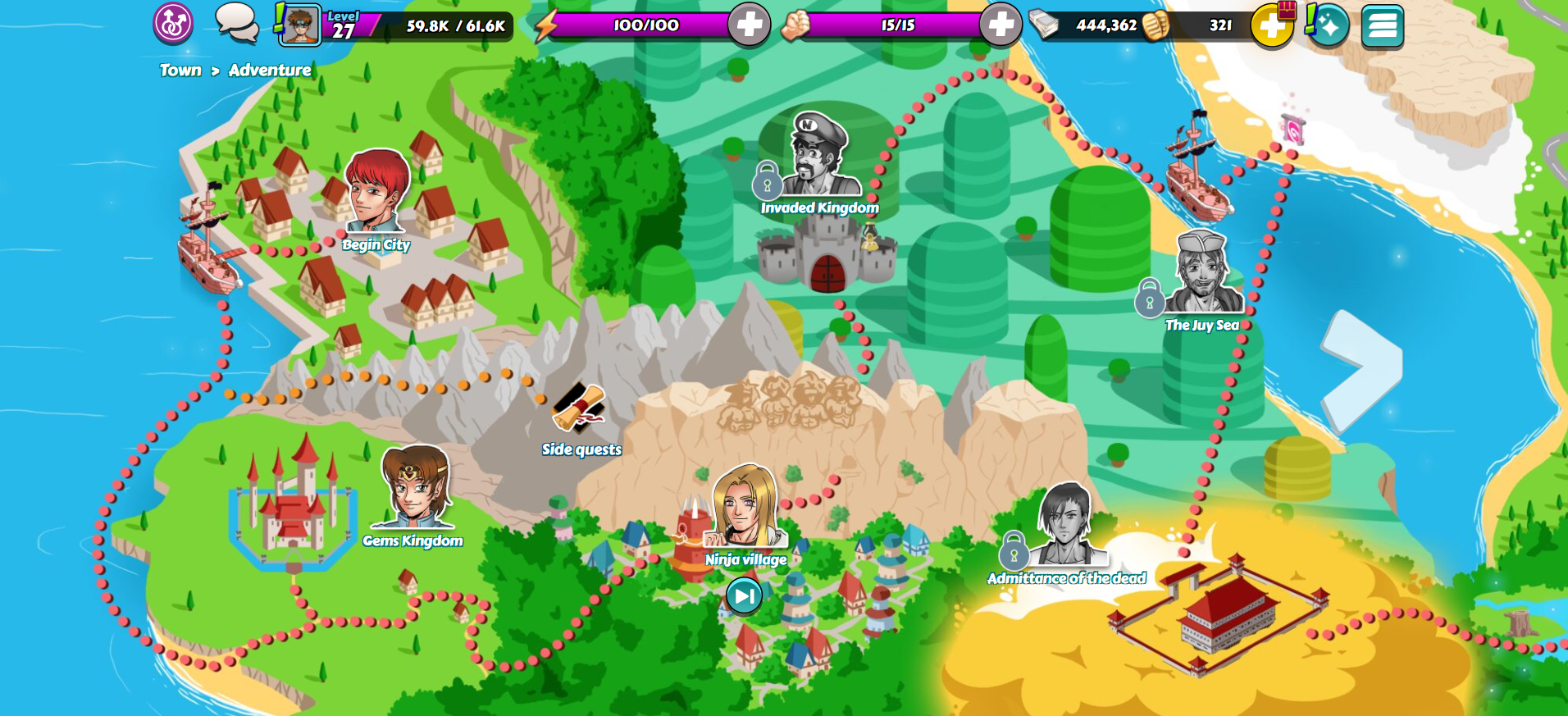Viewport: 1568px width, 716px height.
Task: Add energy with the plus button
Action: [749, 25]
